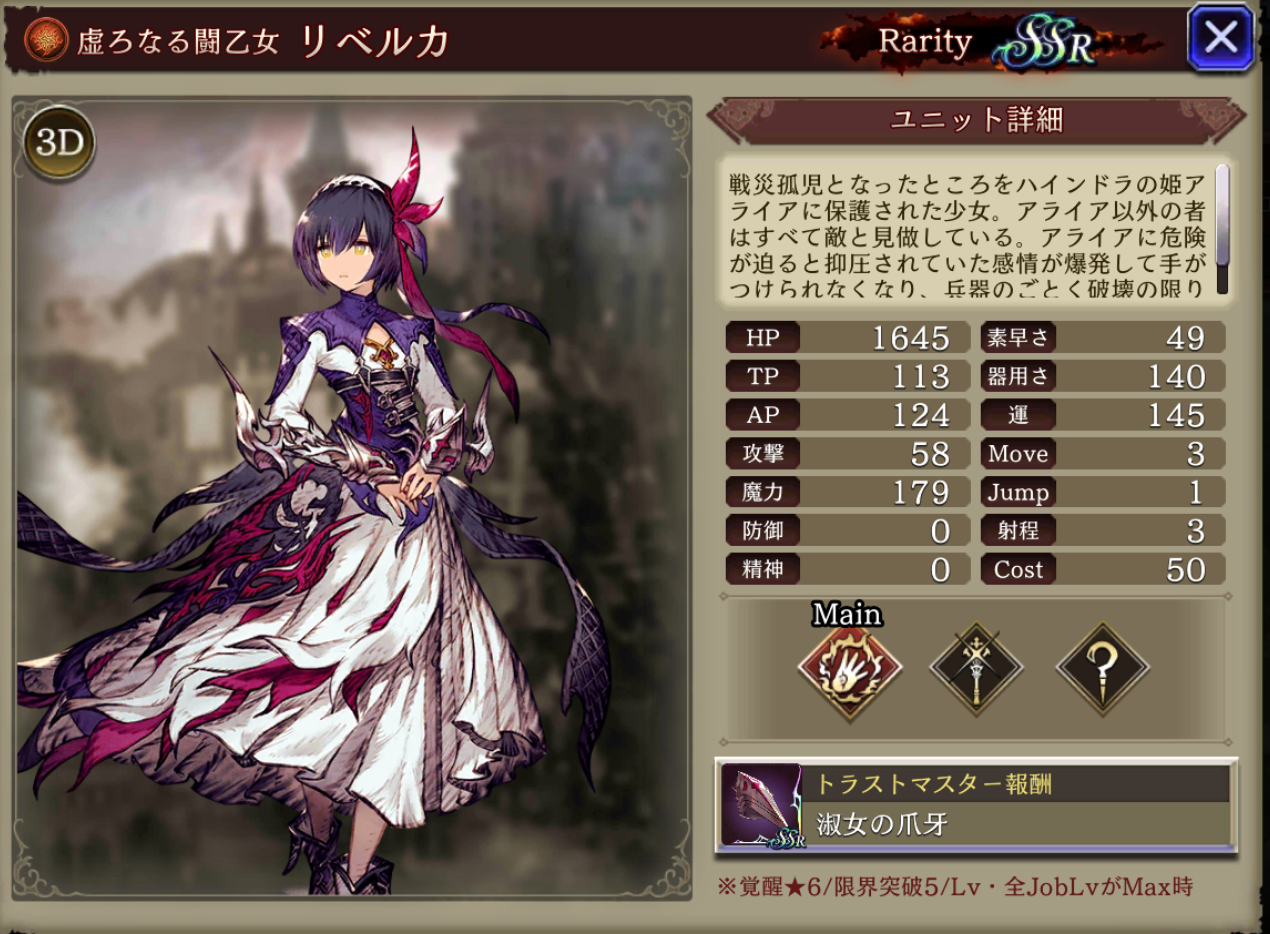Choose the crossed swords job icon

pos(975,669)
